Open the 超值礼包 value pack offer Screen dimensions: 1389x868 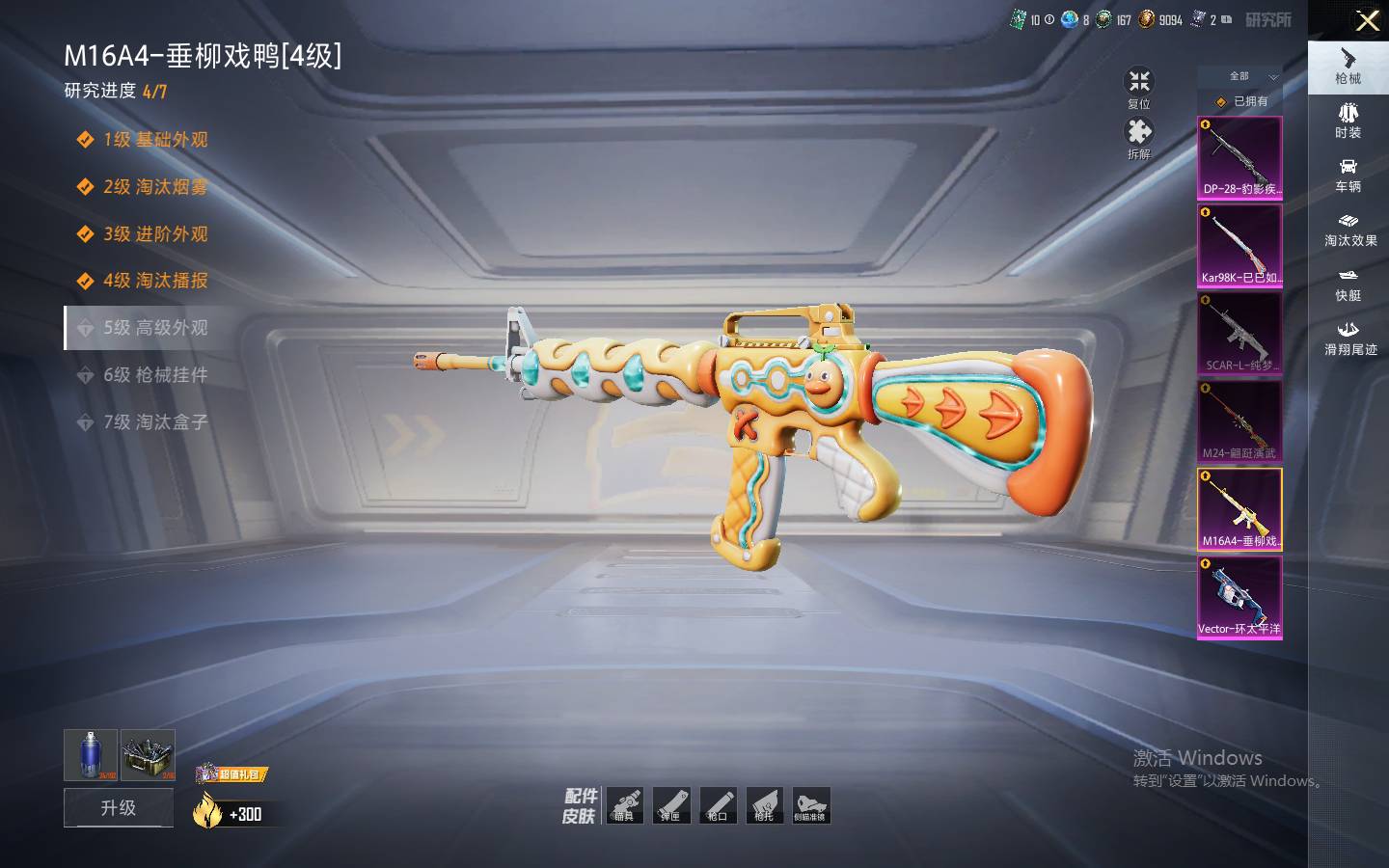pos(231,774)
